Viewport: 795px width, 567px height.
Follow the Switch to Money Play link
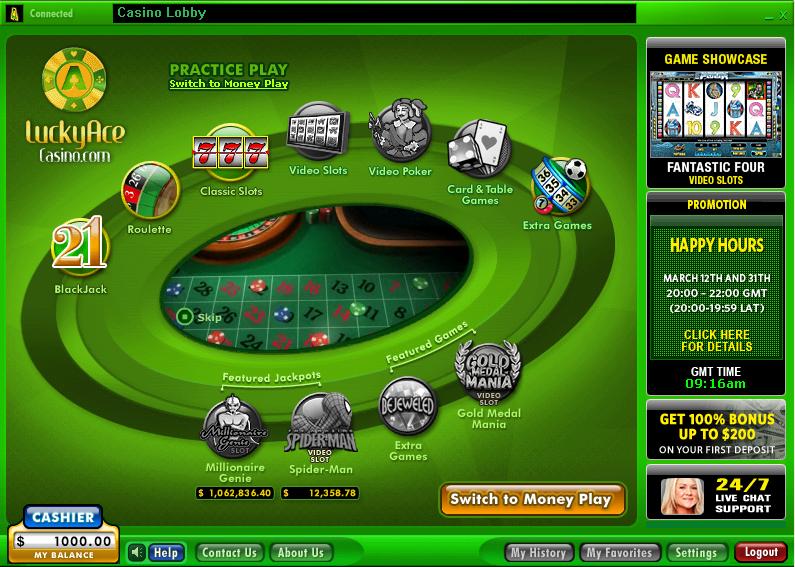(228, 84)
